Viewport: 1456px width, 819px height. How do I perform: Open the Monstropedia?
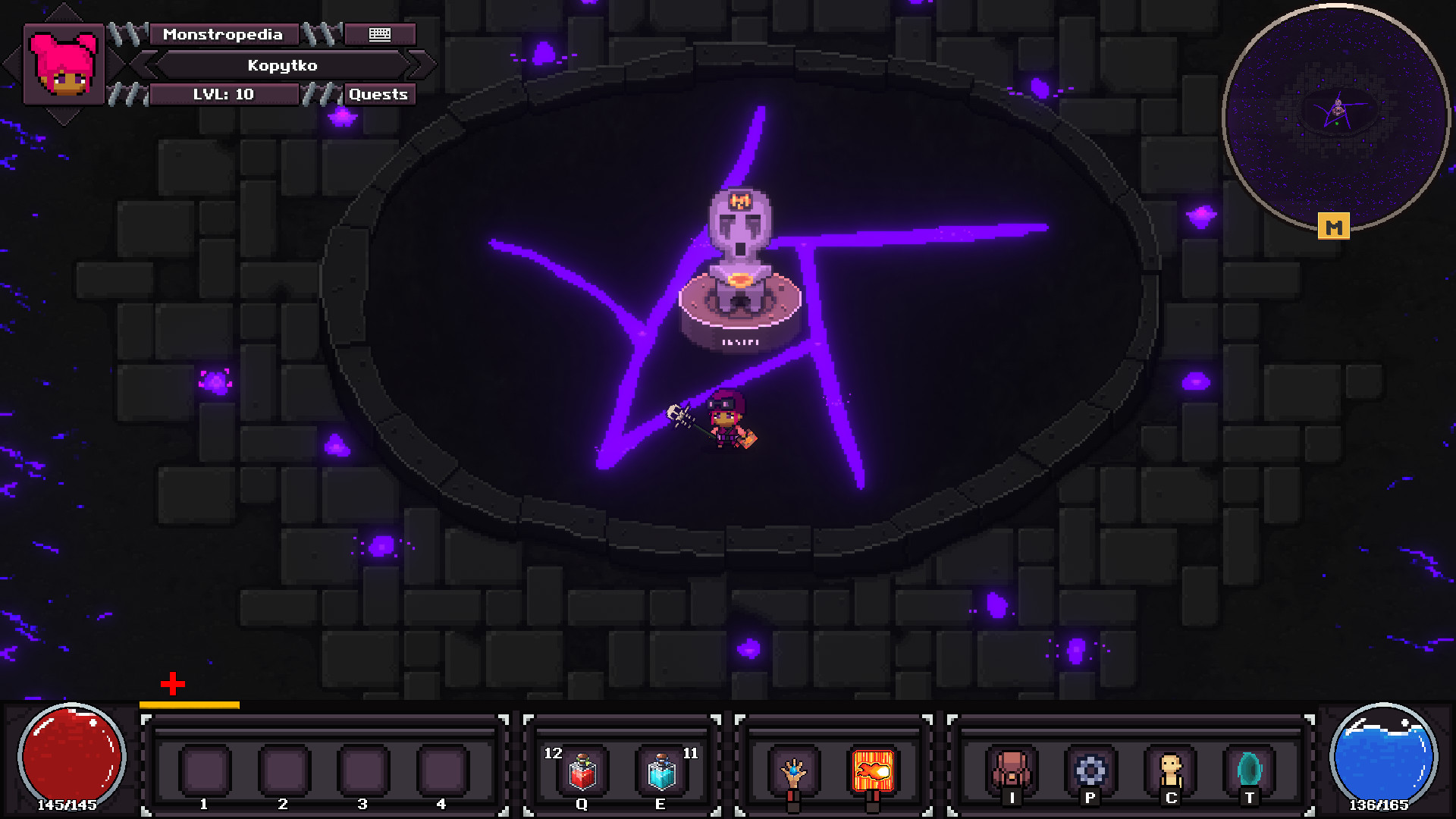click(224, 34)
